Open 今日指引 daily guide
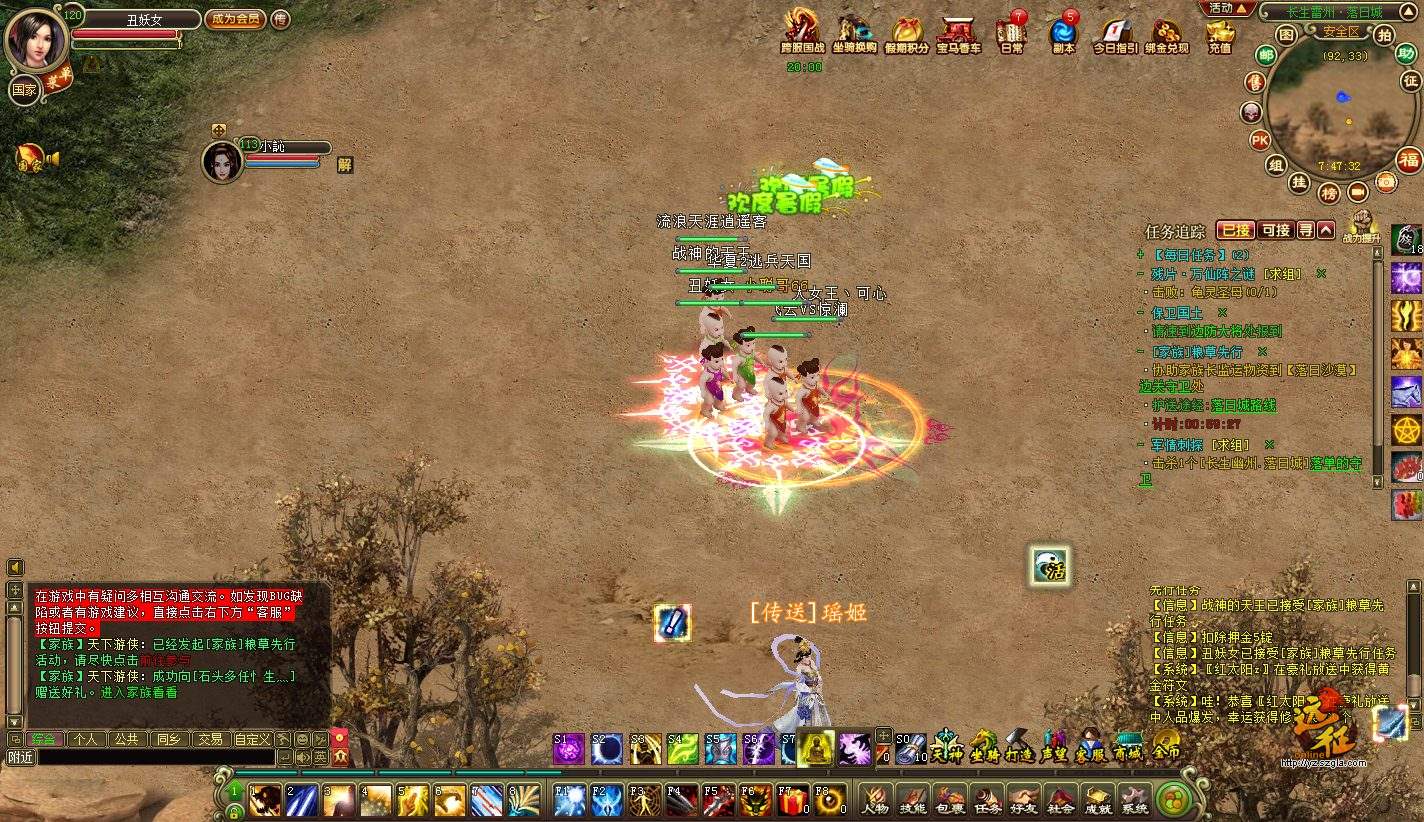The image size is (1424, 822). [x=1114, y=35]
